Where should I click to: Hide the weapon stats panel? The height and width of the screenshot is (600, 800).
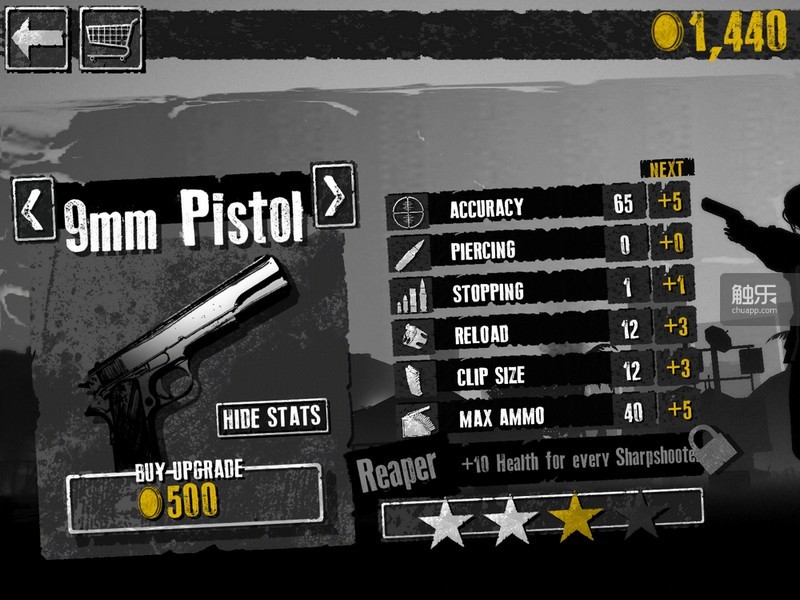(x=272, y=417)
